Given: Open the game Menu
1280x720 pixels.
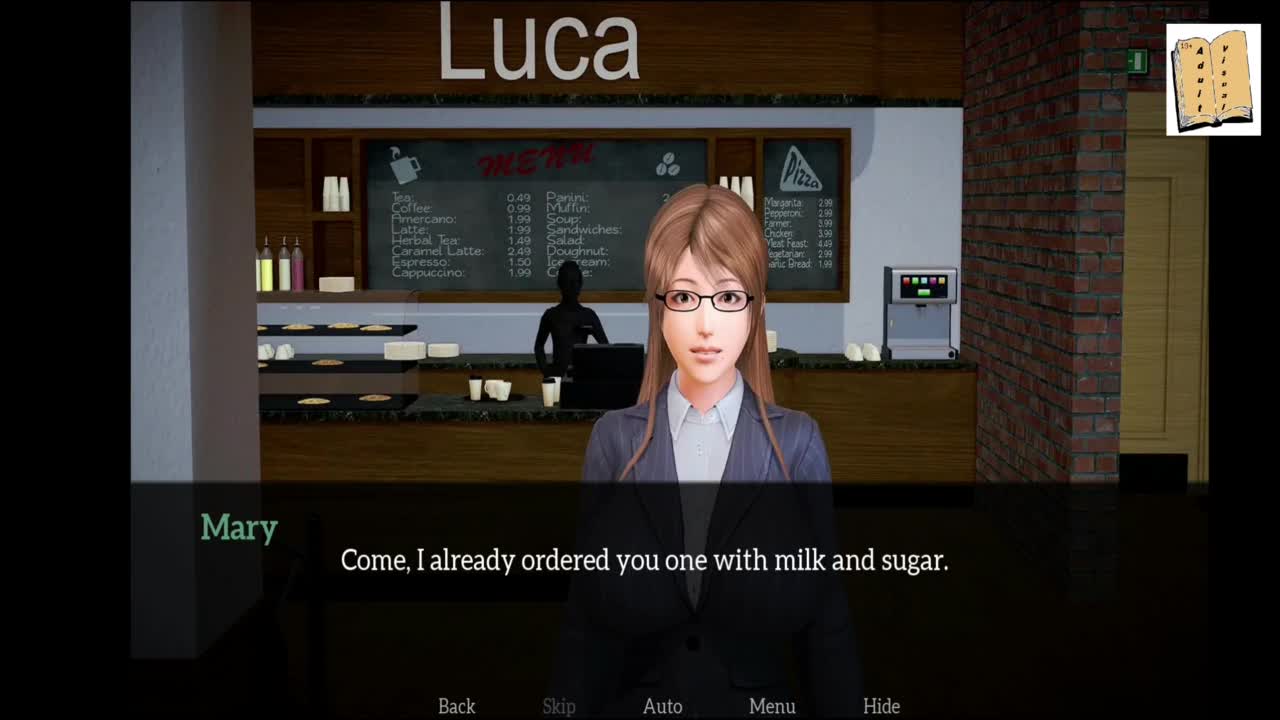Looking at the screenshot, I should [772, 706].
